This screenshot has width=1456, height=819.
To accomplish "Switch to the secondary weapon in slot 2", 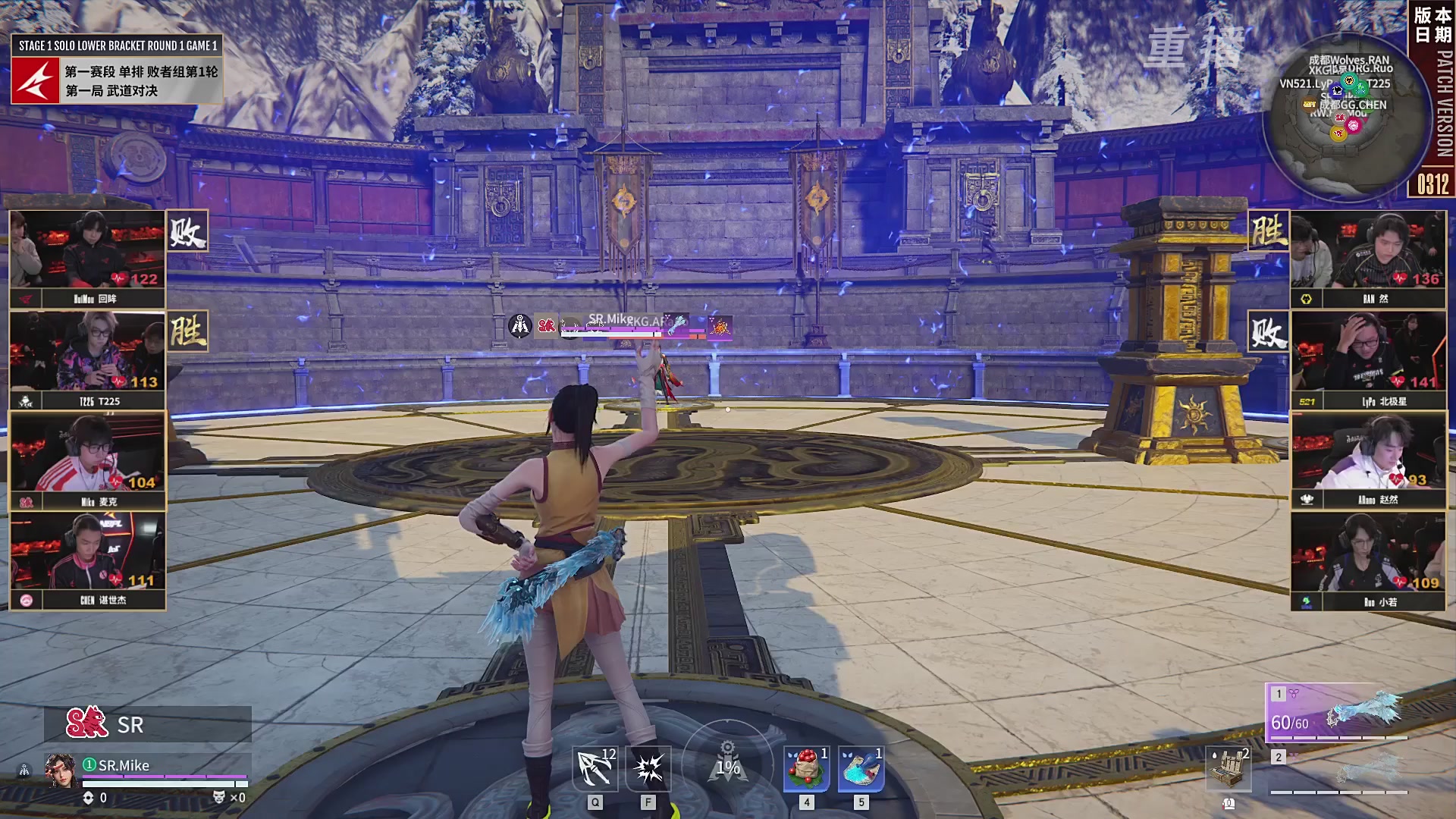I will (x=1338, y=772).
